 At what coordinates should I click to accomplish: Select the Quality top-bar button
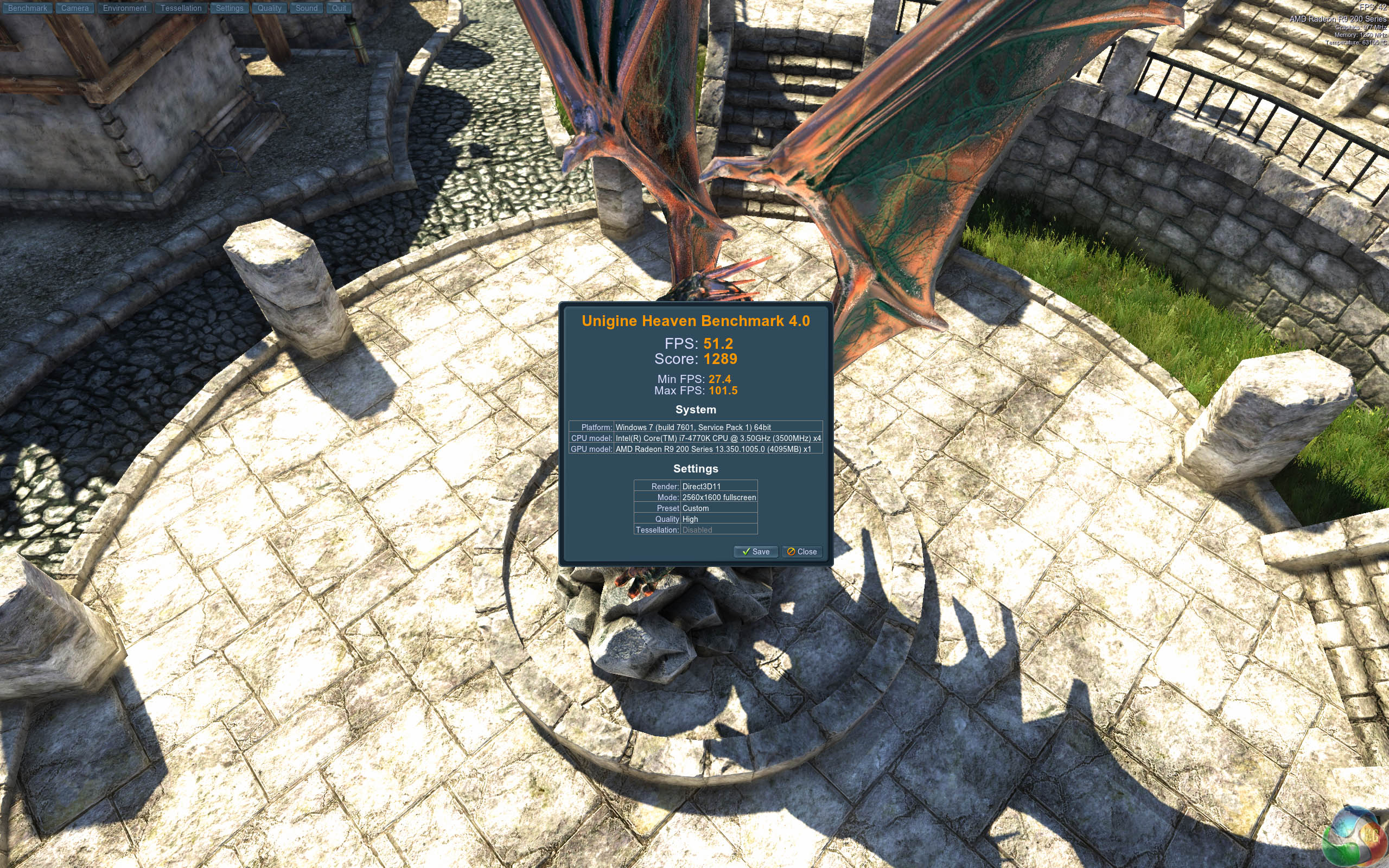click(269, 8)
